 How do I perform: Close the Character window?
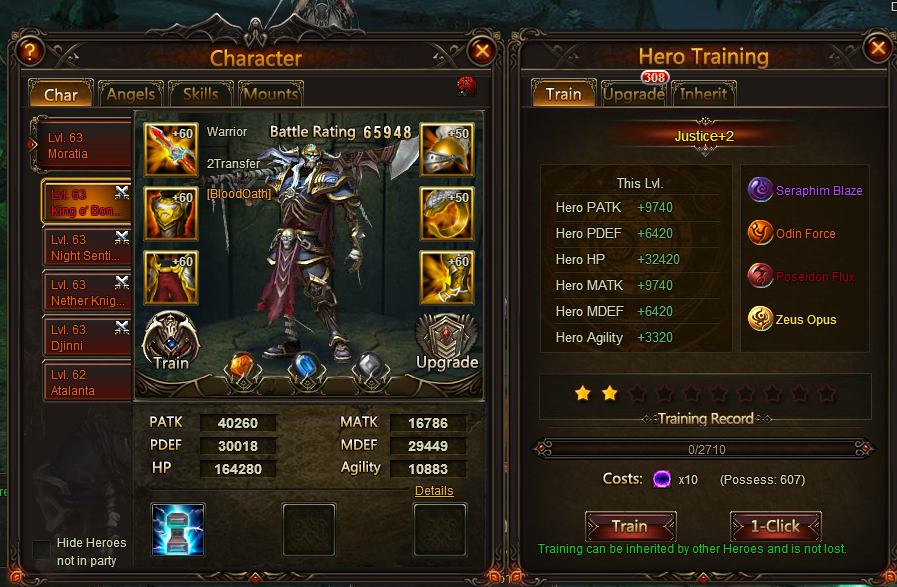point(482,51)
